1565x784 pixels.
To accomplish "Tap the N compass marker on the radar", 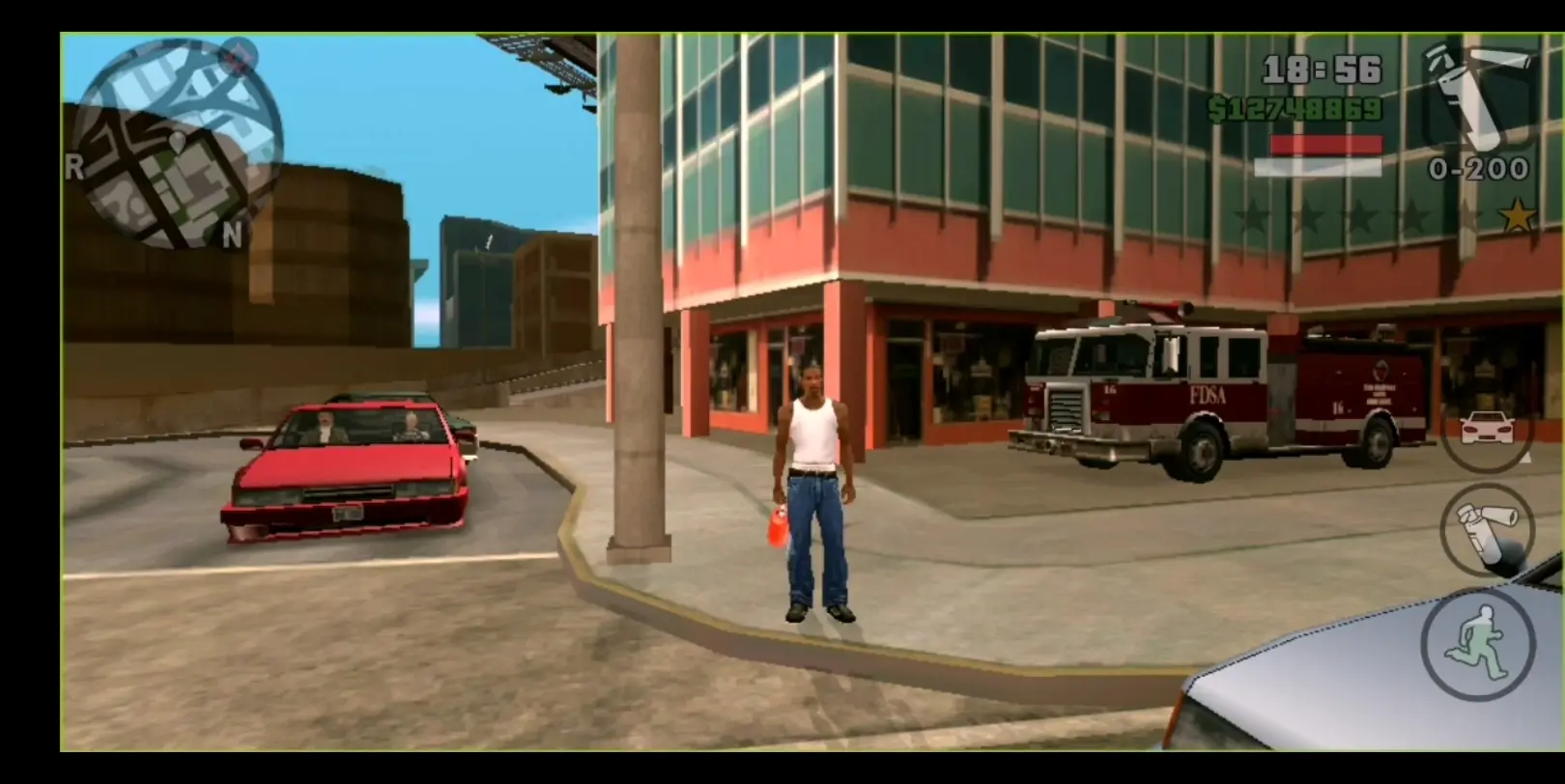I will coord(231,232).
